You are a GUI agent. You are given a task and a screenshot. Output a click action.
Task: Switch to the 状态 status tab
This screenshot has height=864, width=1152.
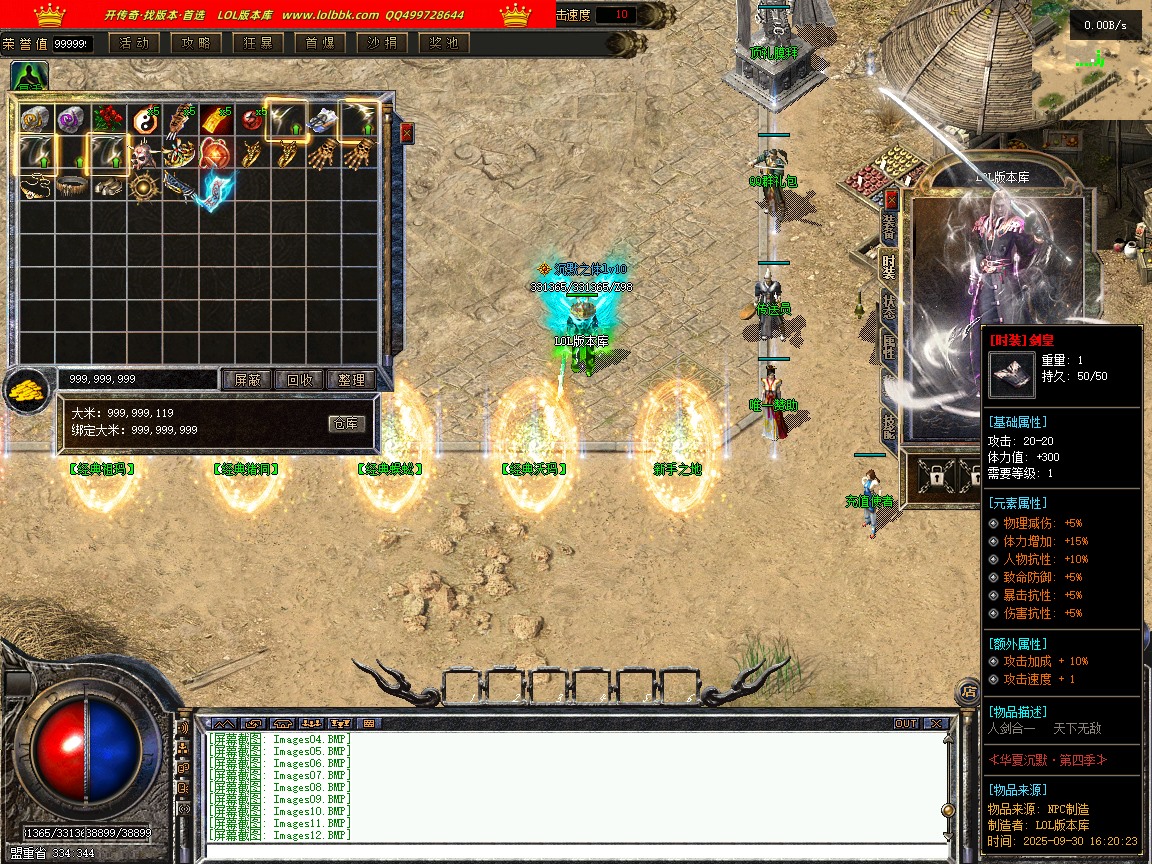coord(889,307)
